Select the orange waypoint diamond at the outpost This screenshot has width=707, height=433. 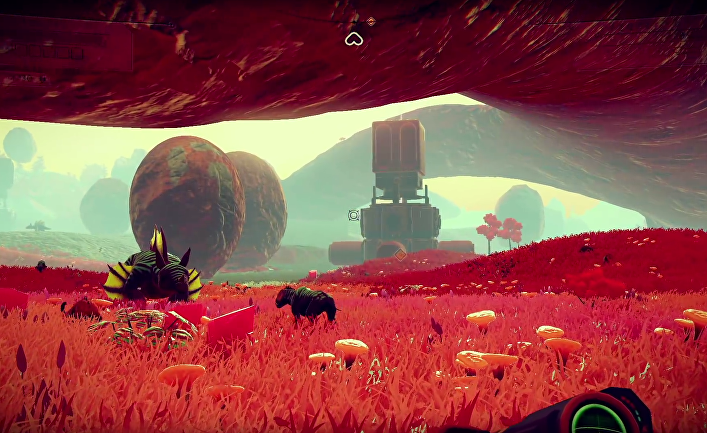pos(400,255)
